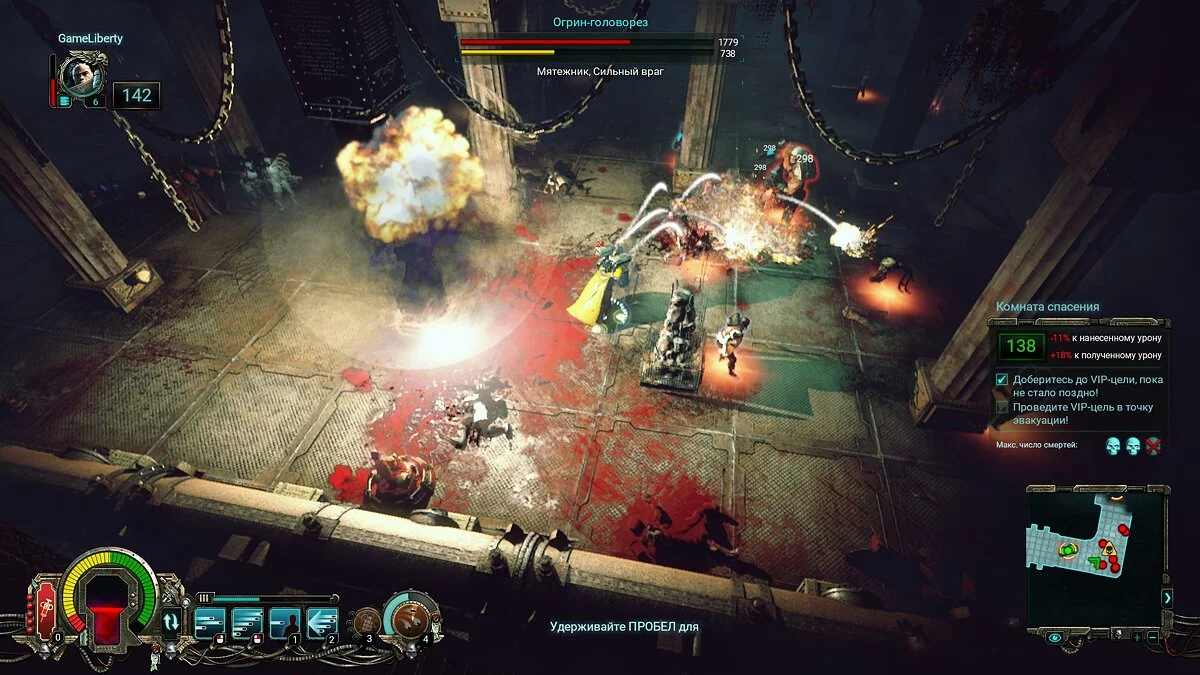Screen dimensions: 1200x675
Task: Open the GameLiberty character portrait
Action: (x=79, y=76)
